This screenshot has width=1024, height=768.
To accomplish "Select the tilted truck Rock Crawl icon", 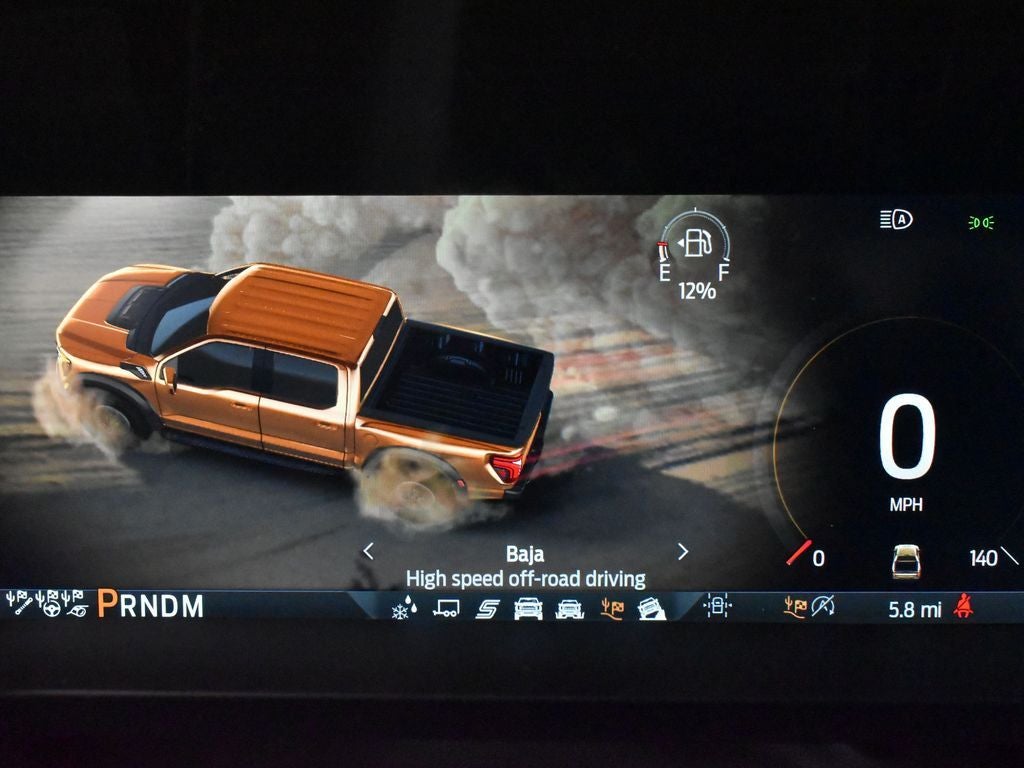I will pyautogui.click(x=651, y=608).
